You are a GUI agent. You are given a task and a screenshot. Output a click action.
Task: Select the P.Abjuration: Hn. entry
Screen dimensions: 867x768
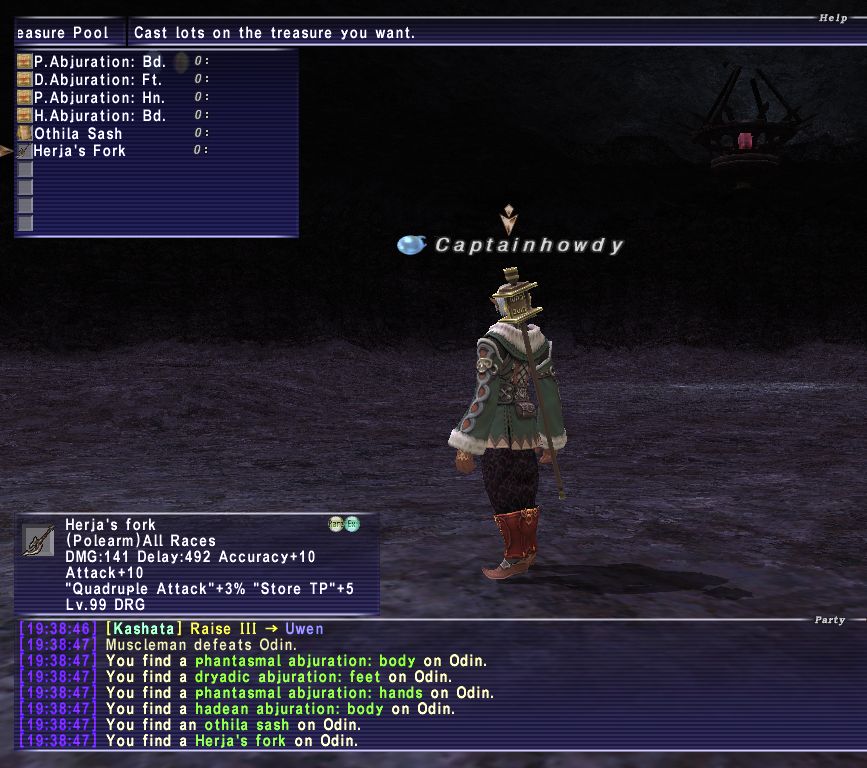(x=99, y=97)
